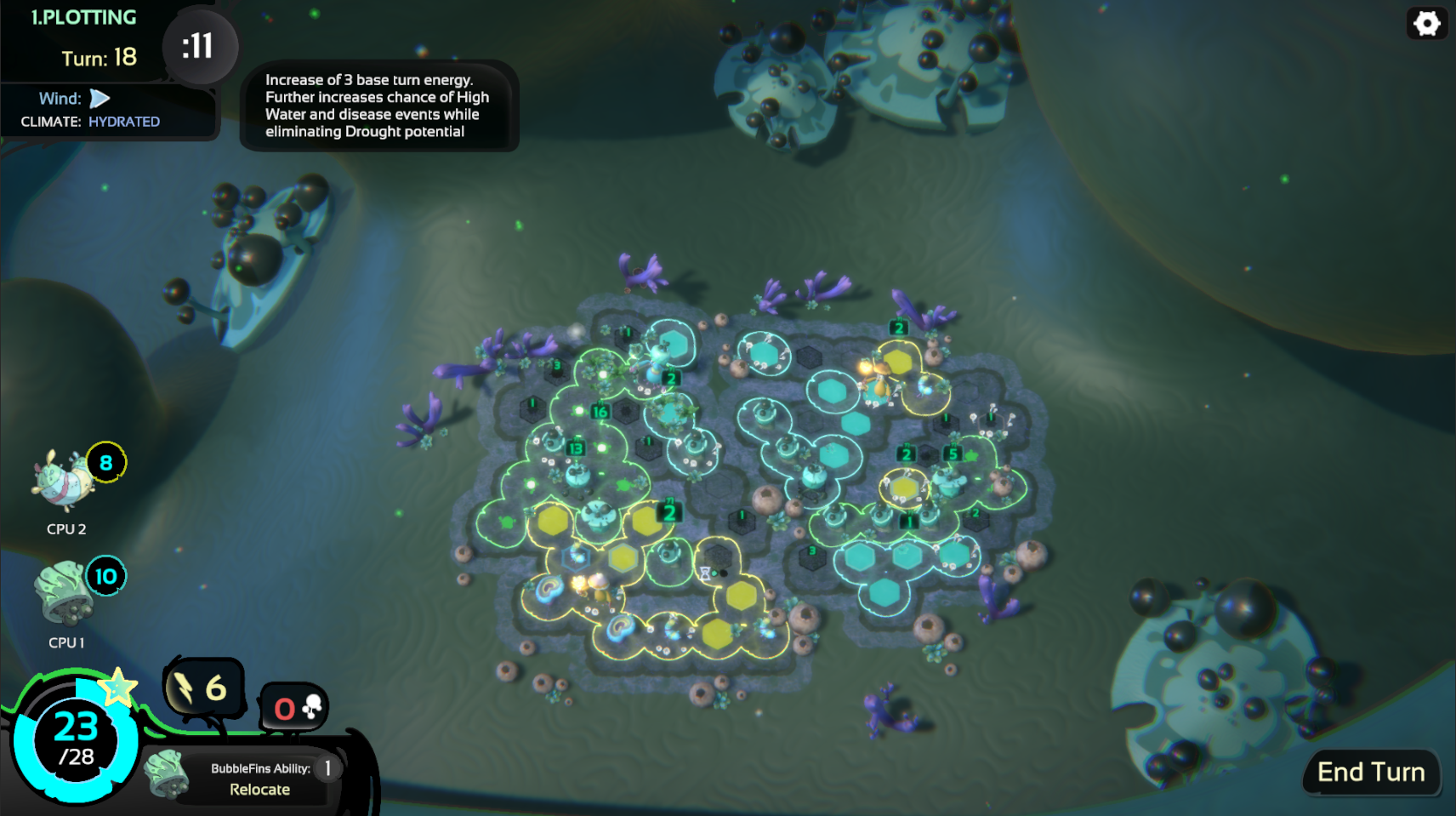
Task: Click the 23/28 score progress ring
Action: pos(75,739)
